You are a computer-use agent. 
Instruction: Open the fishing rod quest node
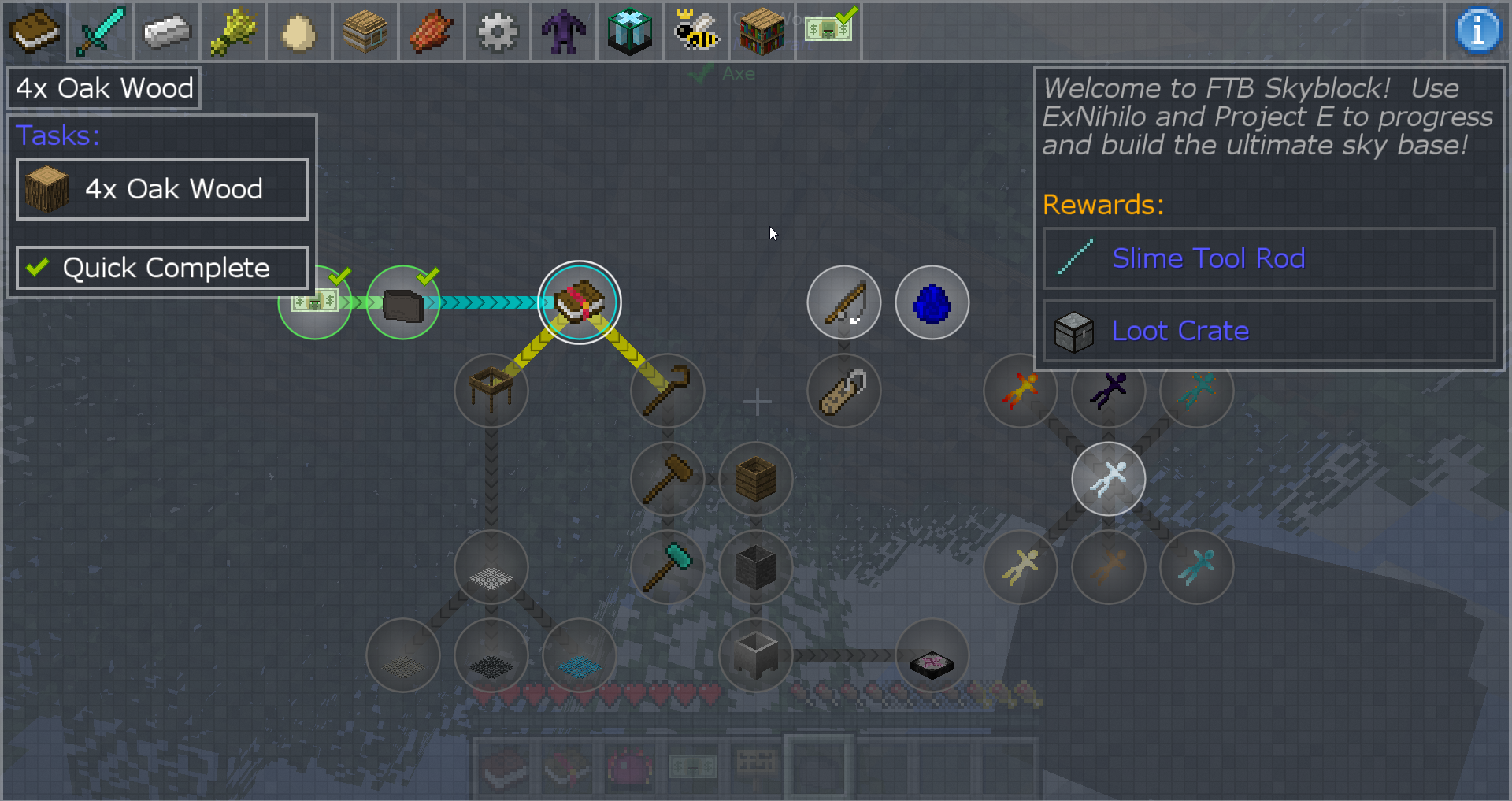click(x=843, y=302)
